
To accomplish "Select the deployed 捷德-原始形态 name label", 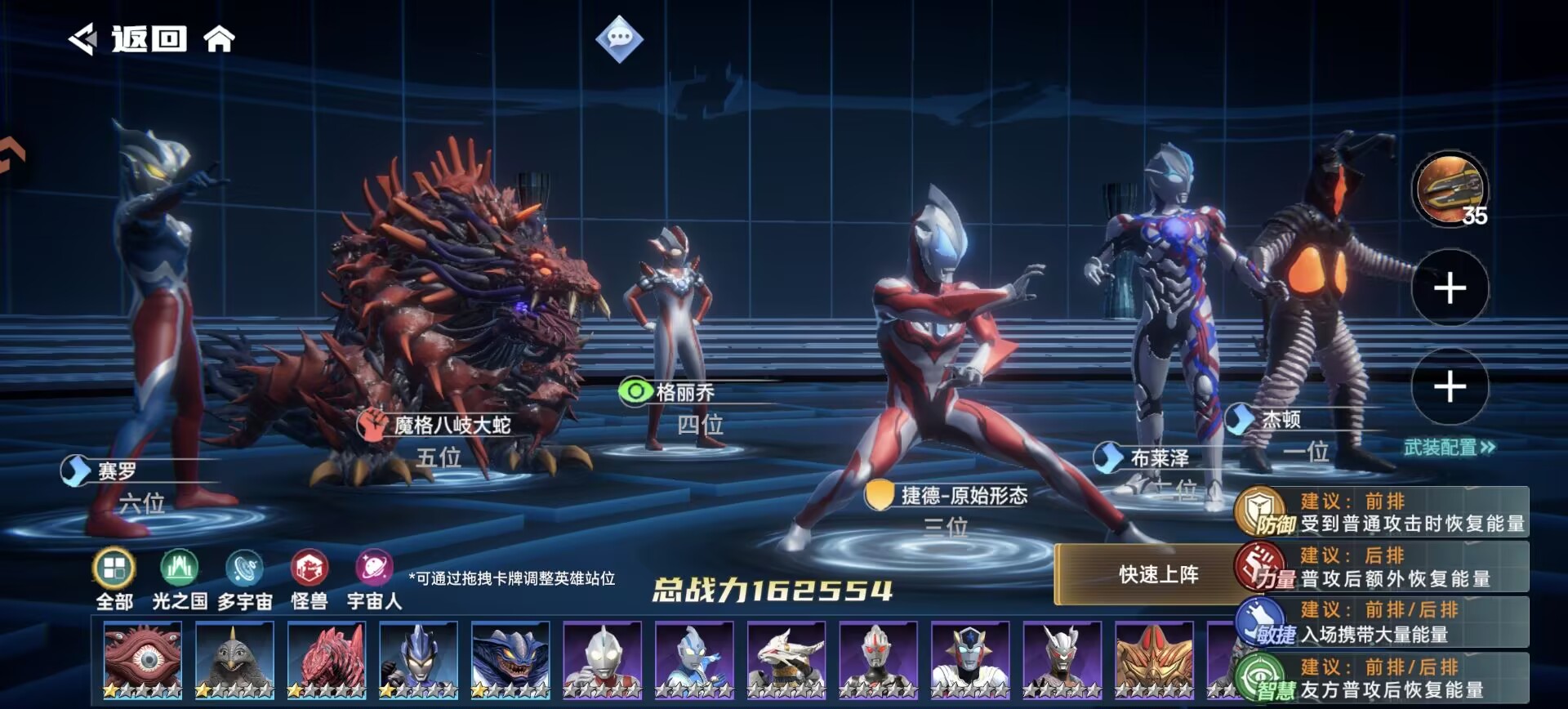I will tap(964, 496).
